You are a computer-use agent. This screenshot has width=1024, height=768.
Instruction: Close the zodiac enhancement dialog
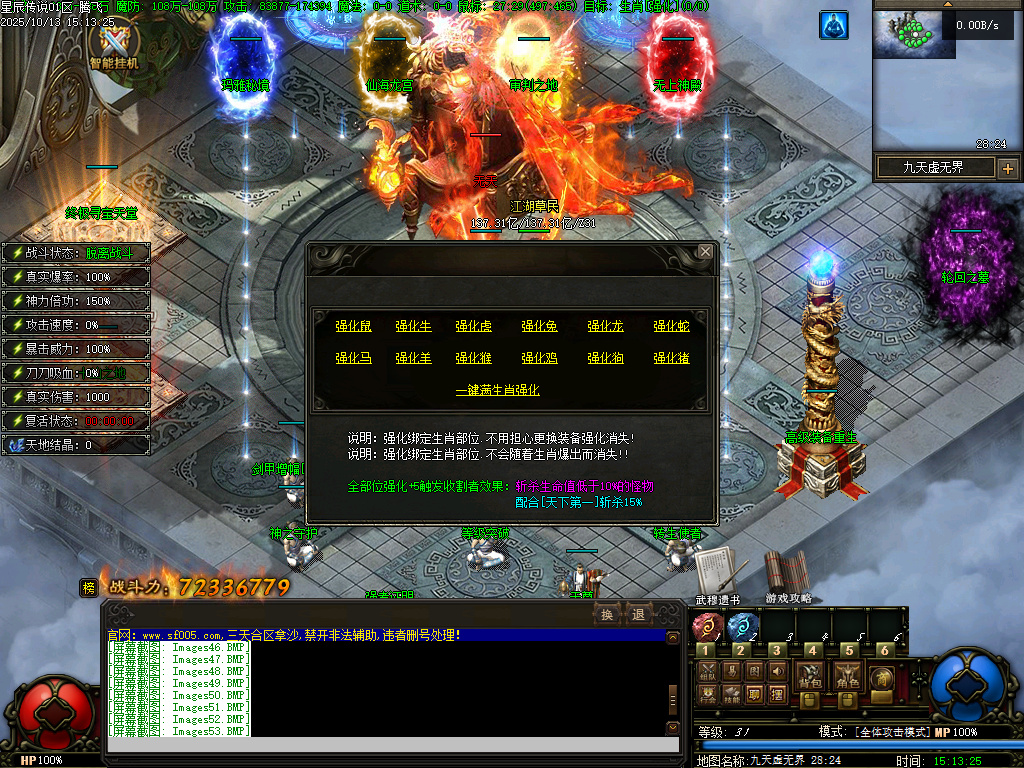tap(705, 252)
